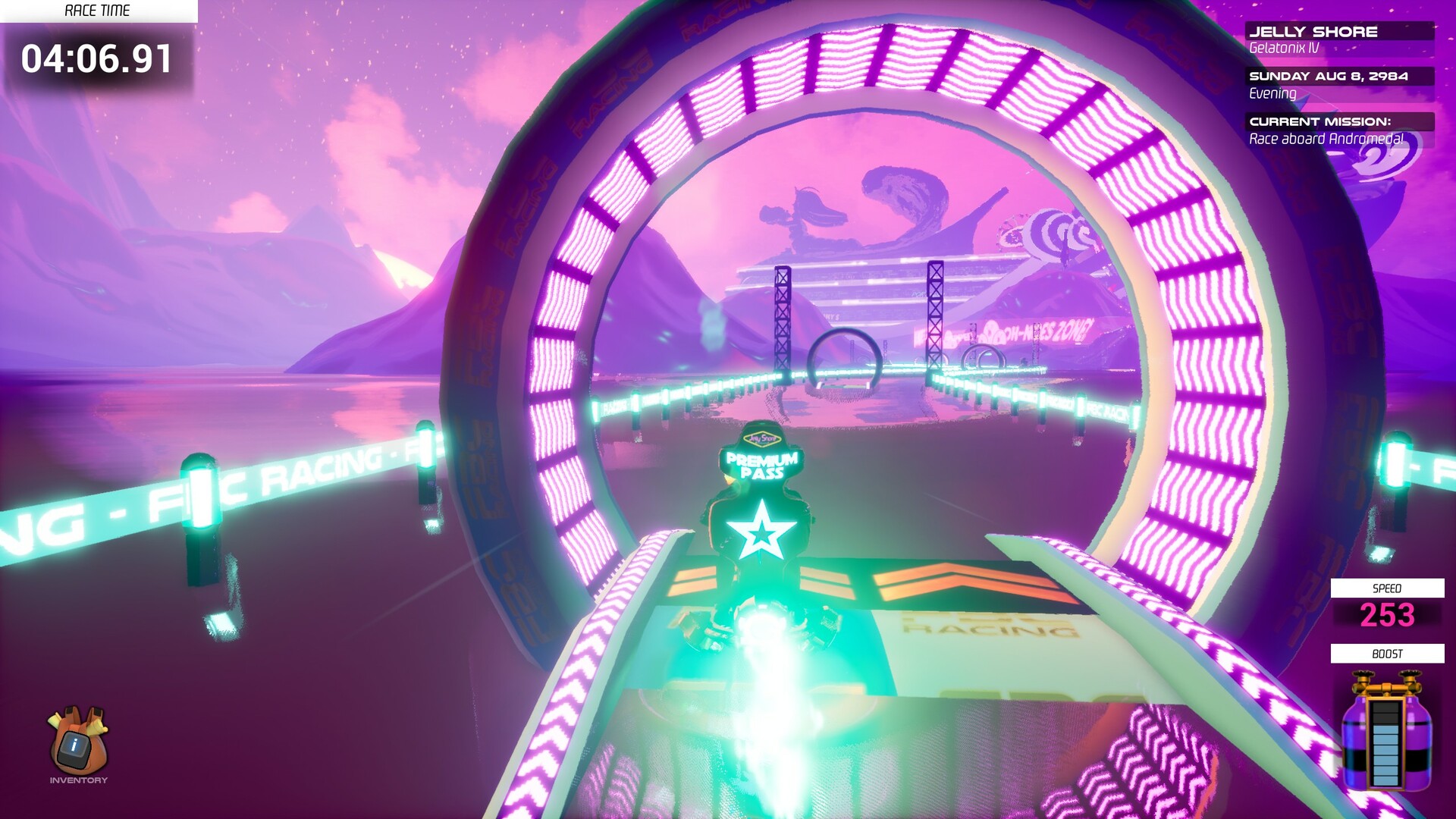The image size is (1456, 819).
Task: Click the 04:06.91 race timer display
Action: tap(97, 58)
